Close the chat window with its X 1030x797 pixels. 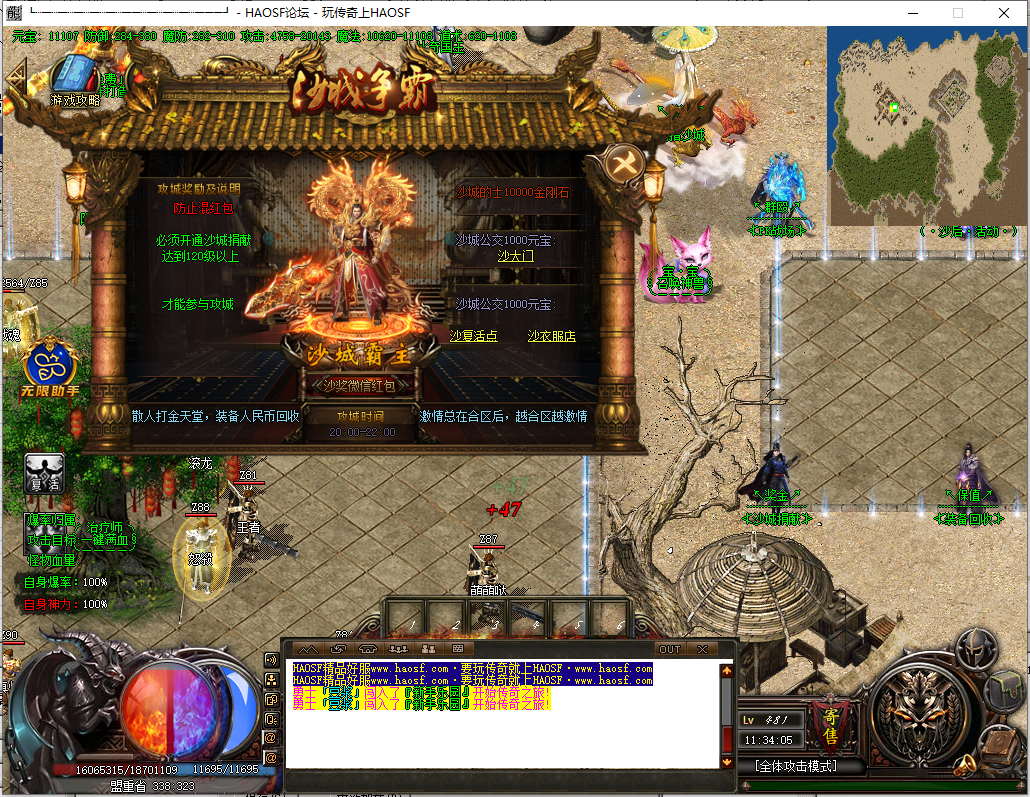tap(702, 650)
